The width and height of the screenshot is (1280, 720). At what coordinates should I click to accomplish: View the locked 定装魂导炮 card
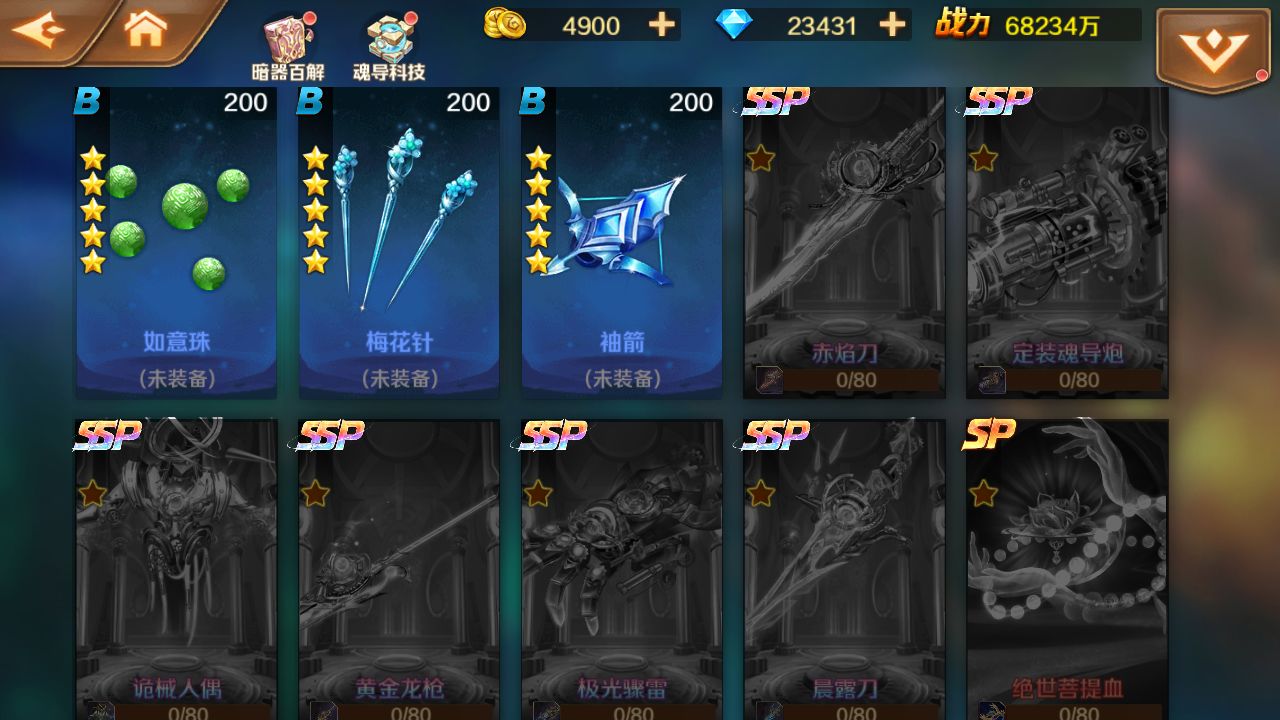point(1066,240)
